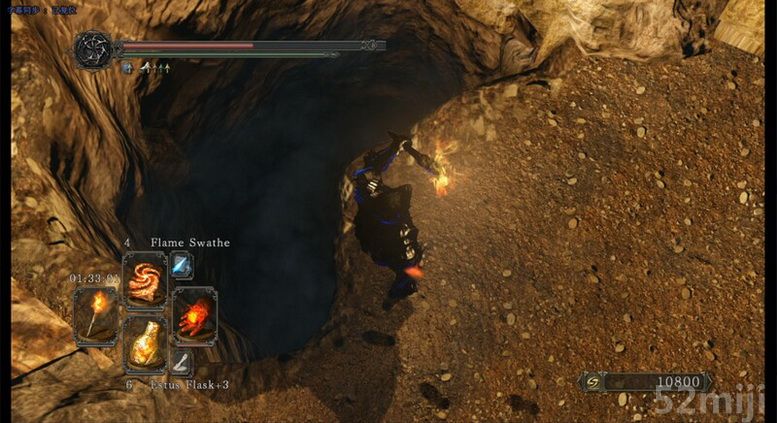Use the Estus Flask+3 slot
Viewport: 777px width, 423px height.
click(144, 342)
